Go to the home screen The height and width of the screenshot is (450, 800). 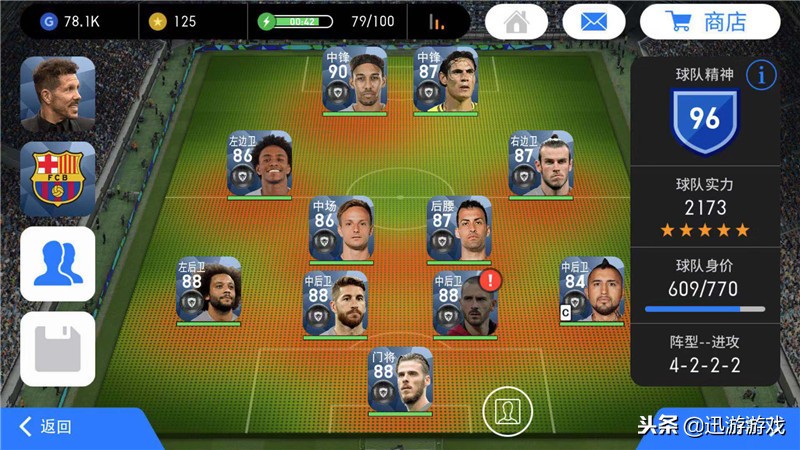coord(516,21)
